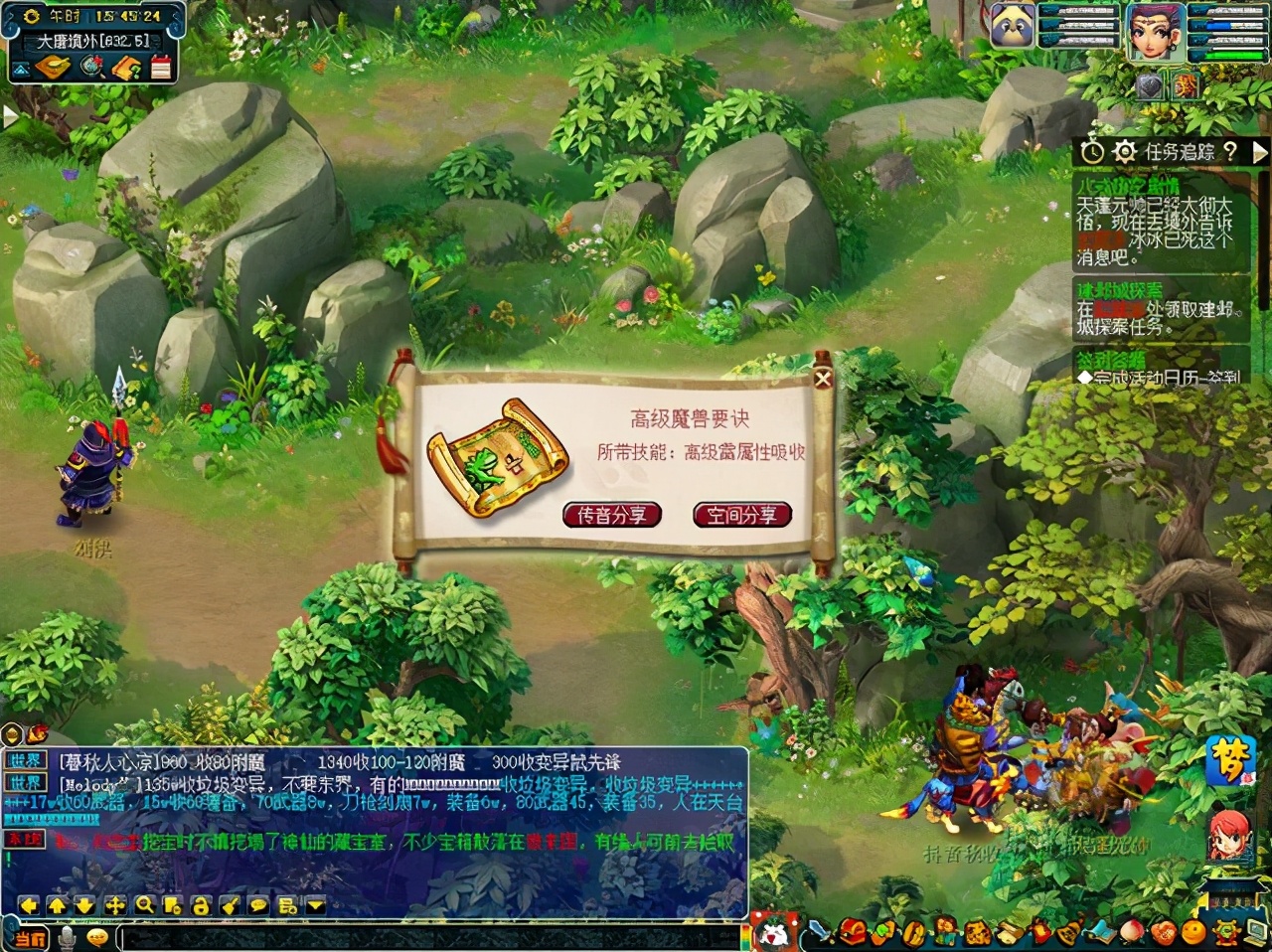Screen dimensions: 1272x952
Task: Open the world map globe icon
Action: point(92,67)
